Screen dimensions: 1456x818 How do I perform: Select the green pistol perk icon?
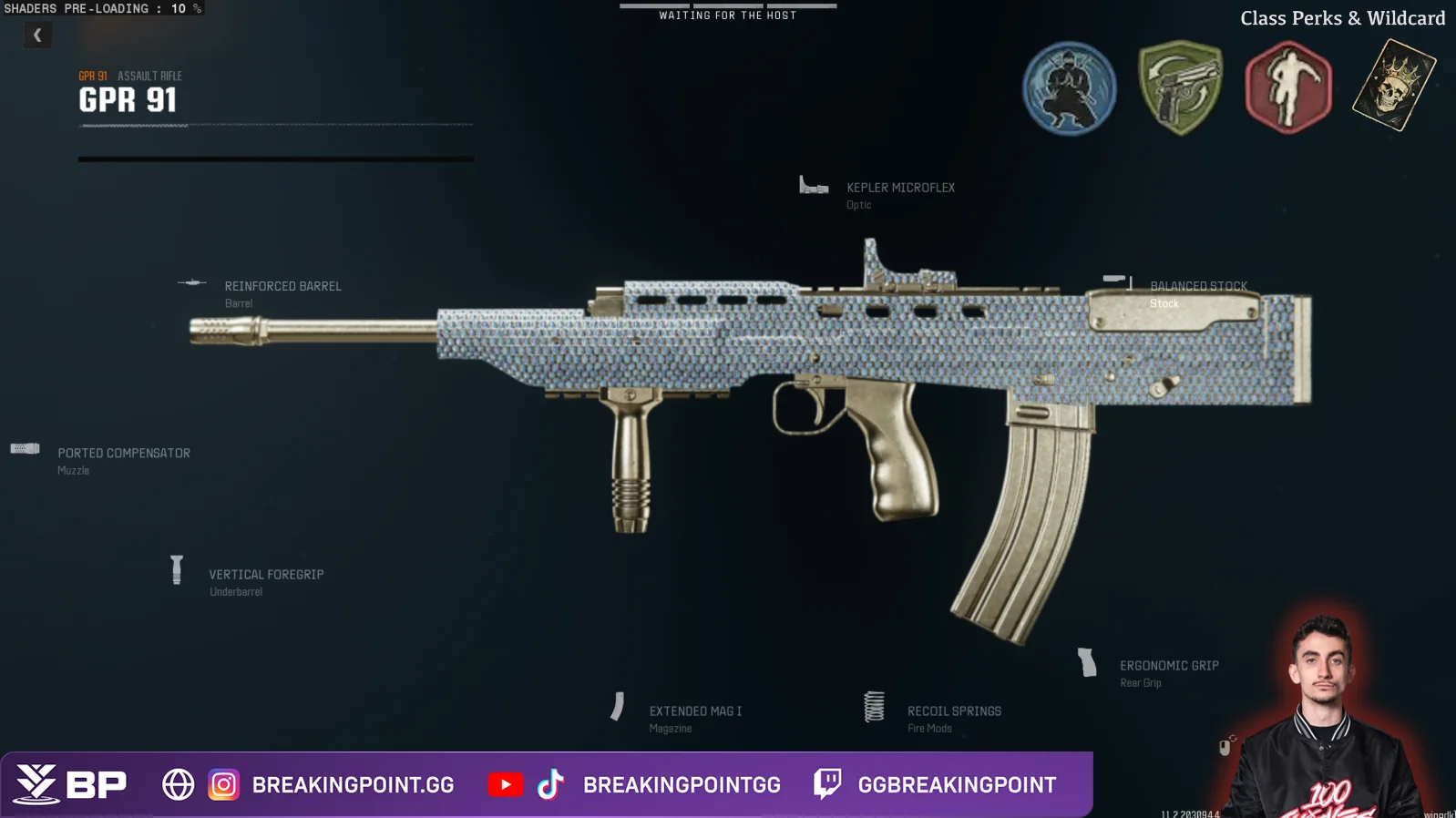click(x=1179, y=87)
